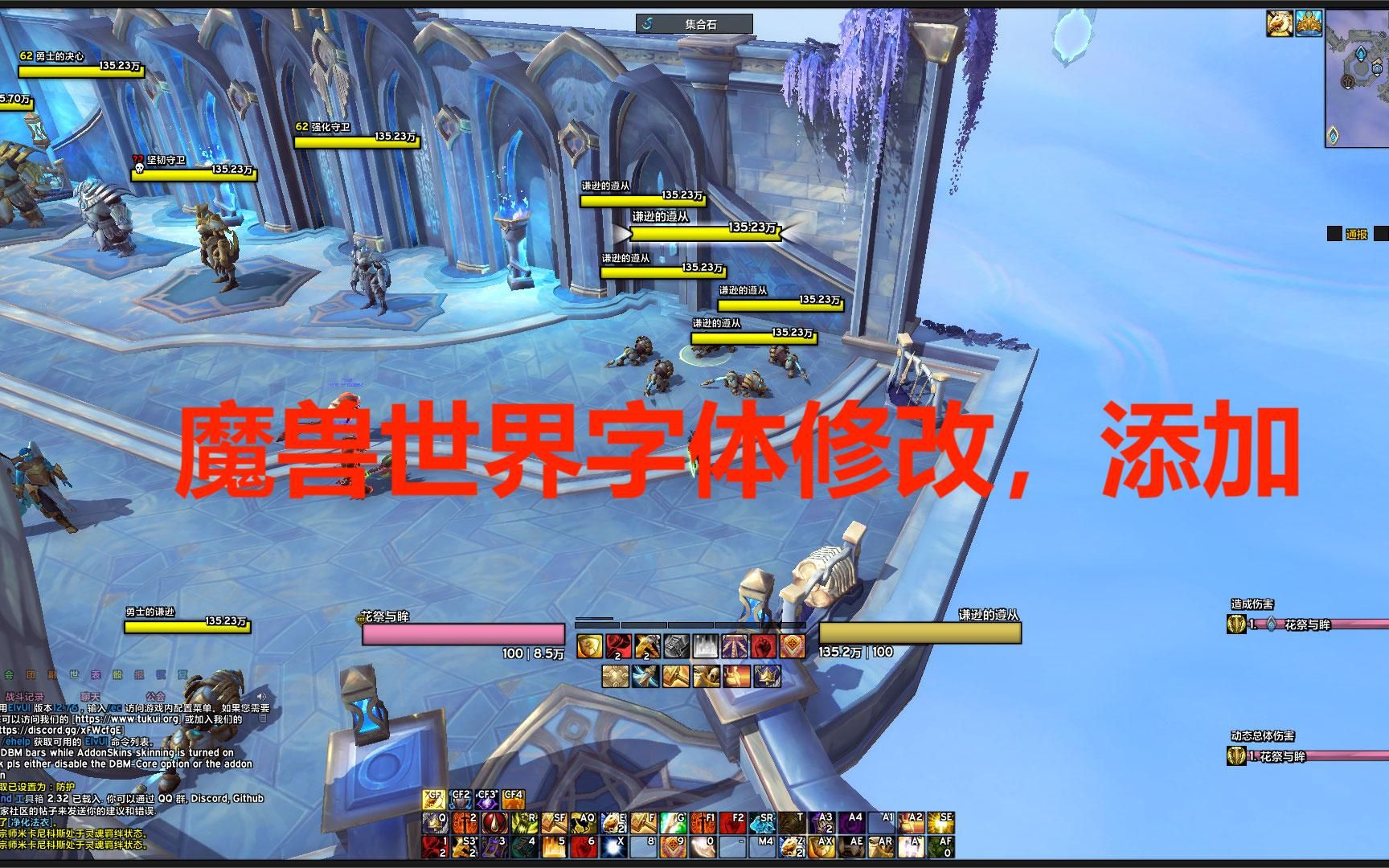The image size is (1389, 868).
Task: Toggle the chat speaker sound icon
Action: tap(261, 696)
